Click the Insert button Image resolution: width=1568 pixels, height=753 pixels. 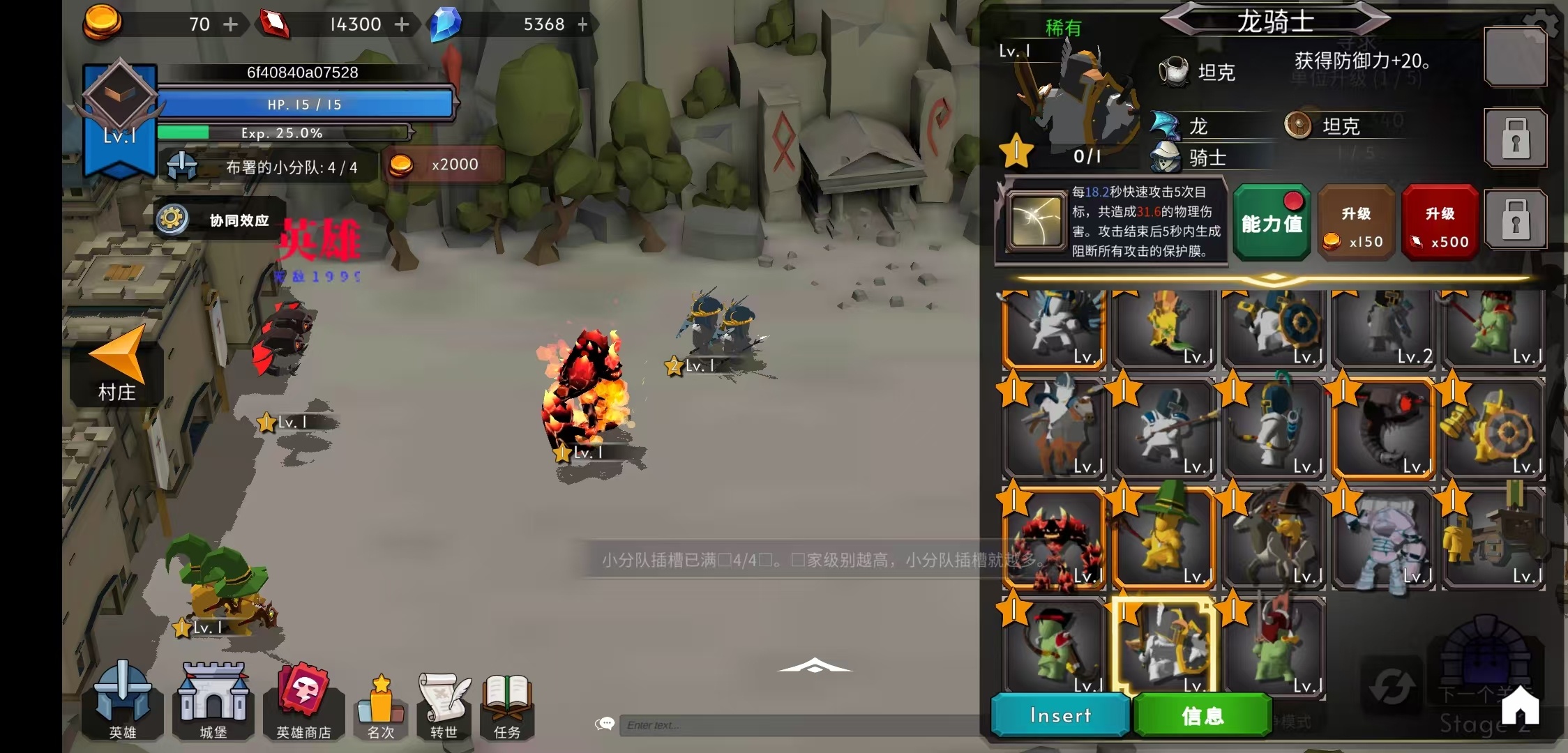click(x=1060, y=715)
